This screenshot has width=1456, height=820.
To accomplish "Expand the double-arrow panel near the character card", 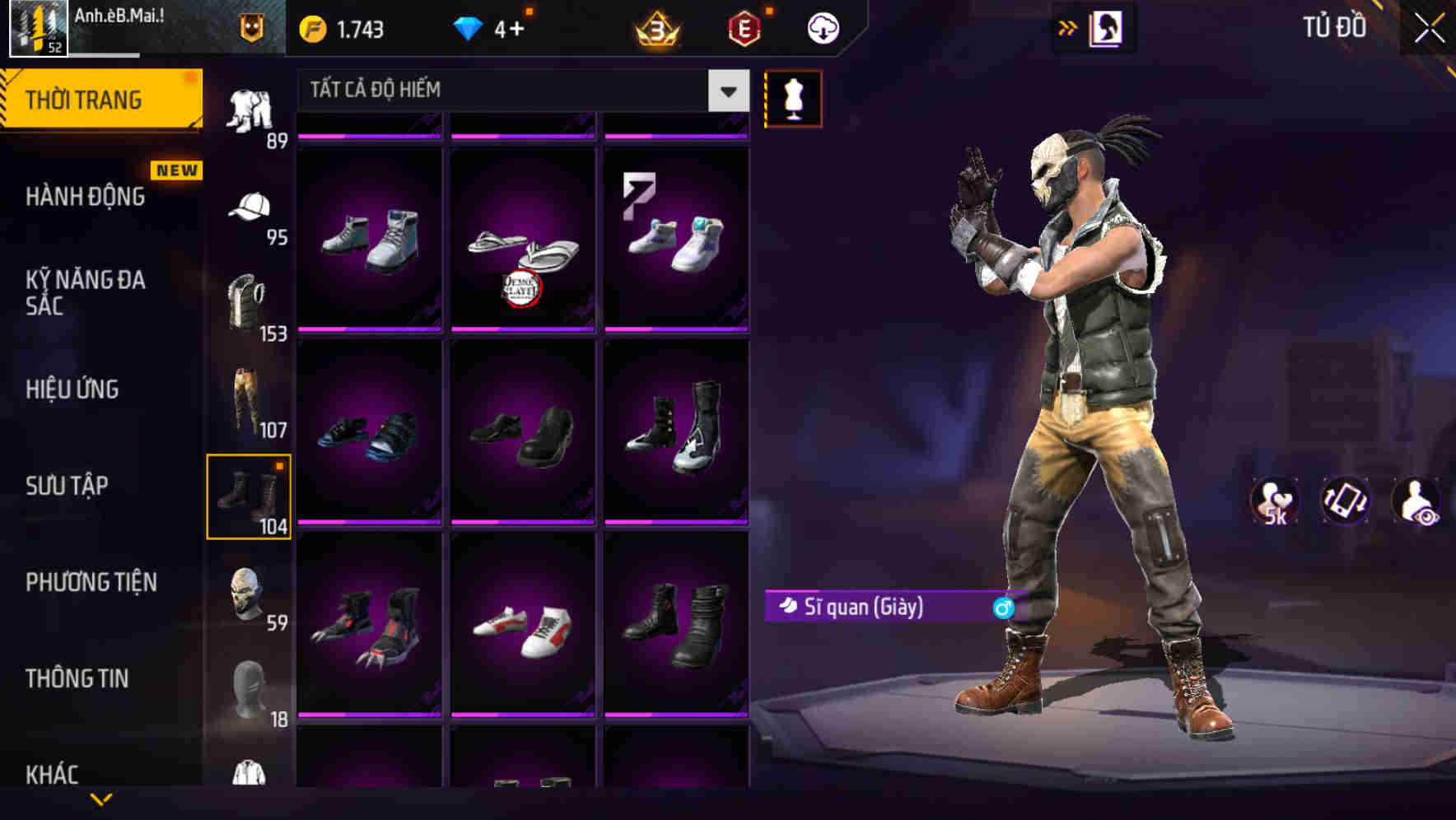I will pos(1068,27).
